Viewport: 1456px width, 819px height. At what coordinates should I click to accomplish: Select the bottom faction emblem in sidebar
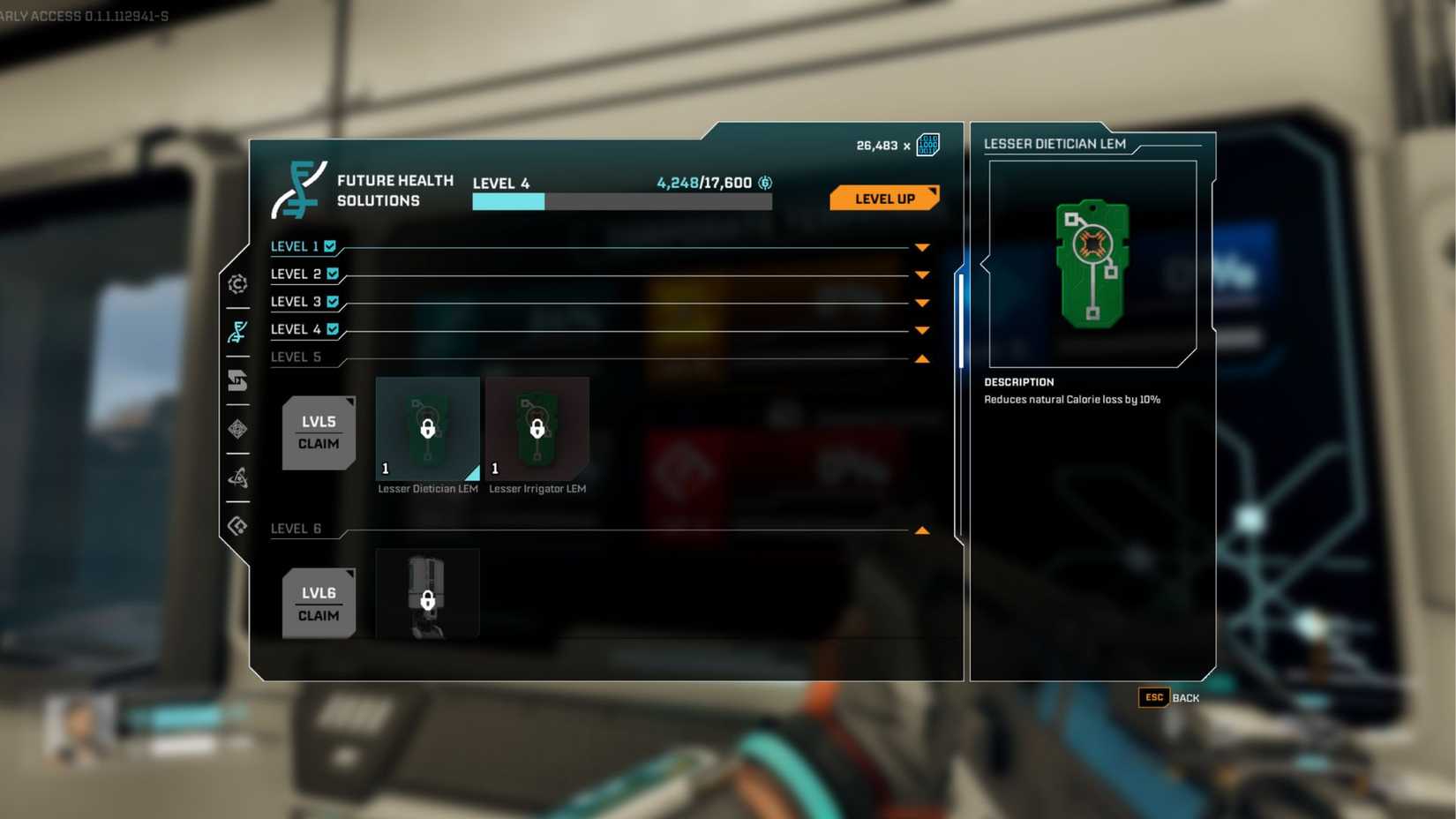point(236,524)
